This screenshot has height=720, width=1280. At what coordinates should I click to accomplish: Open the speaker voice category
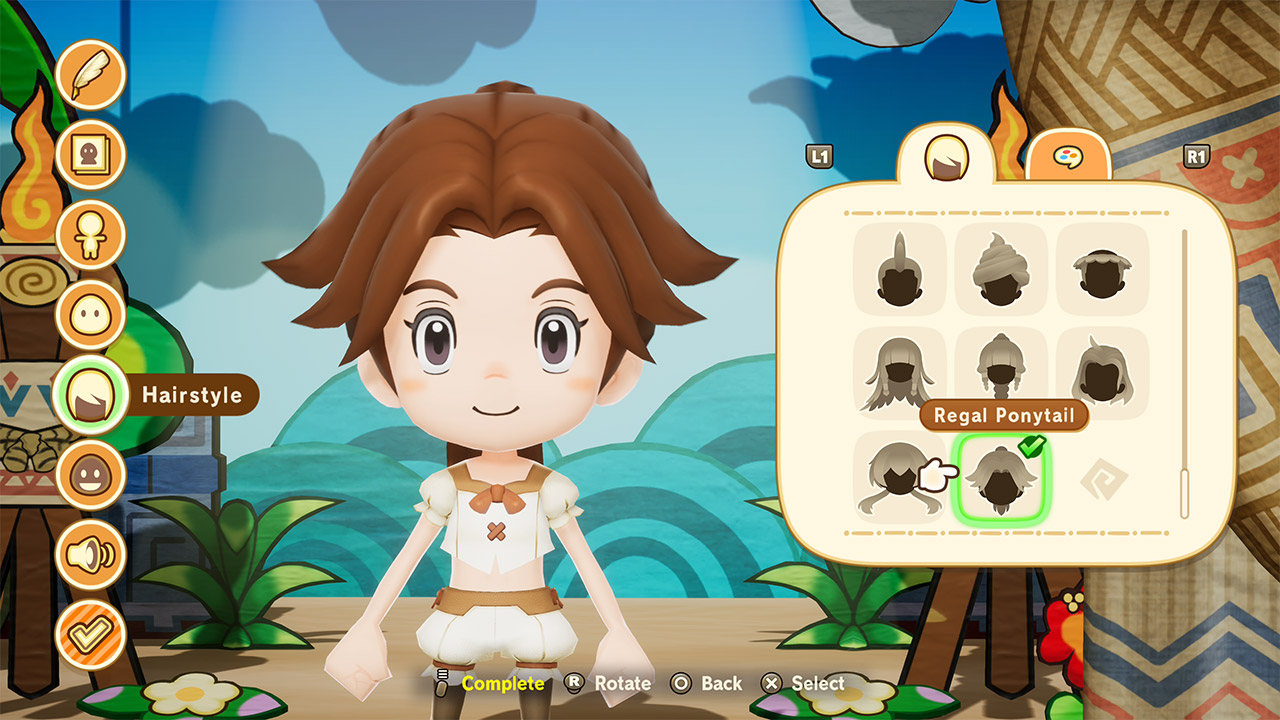click(90, 555)
